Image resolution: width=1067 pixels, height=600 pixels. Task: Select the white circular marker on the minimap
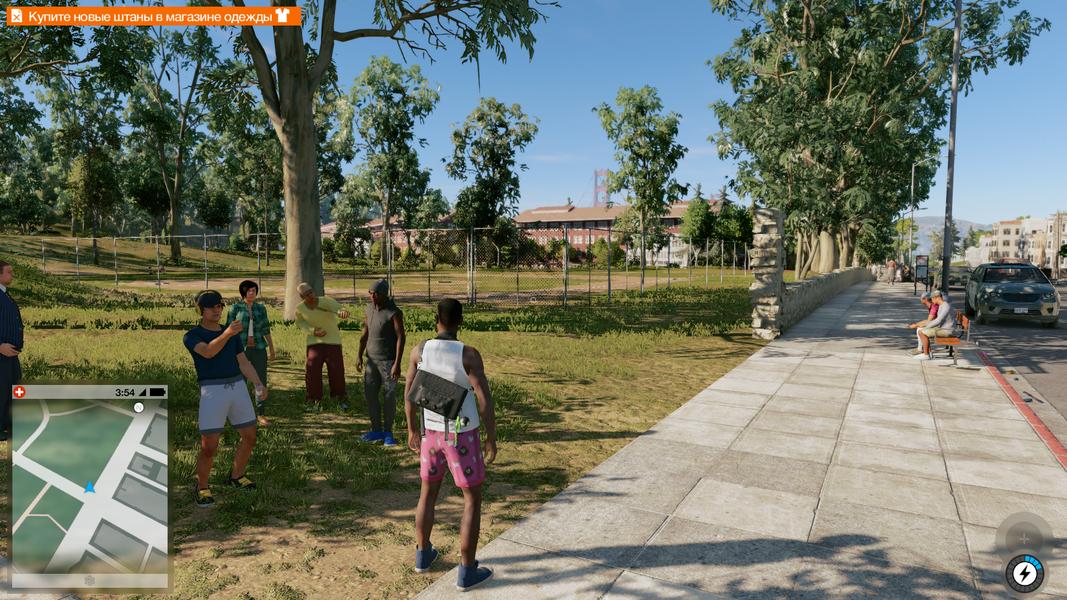click(138, 407)
